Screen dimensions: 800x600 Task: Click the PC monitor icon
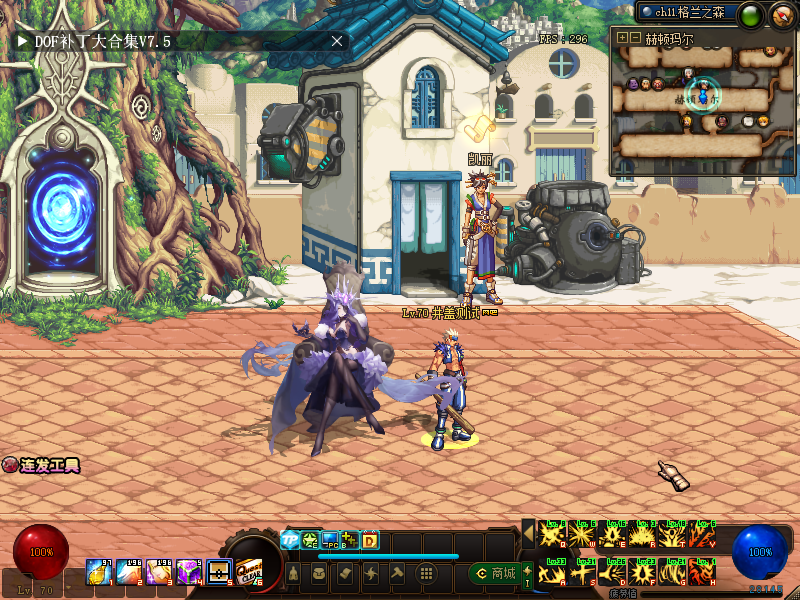(x=330, y=540)
